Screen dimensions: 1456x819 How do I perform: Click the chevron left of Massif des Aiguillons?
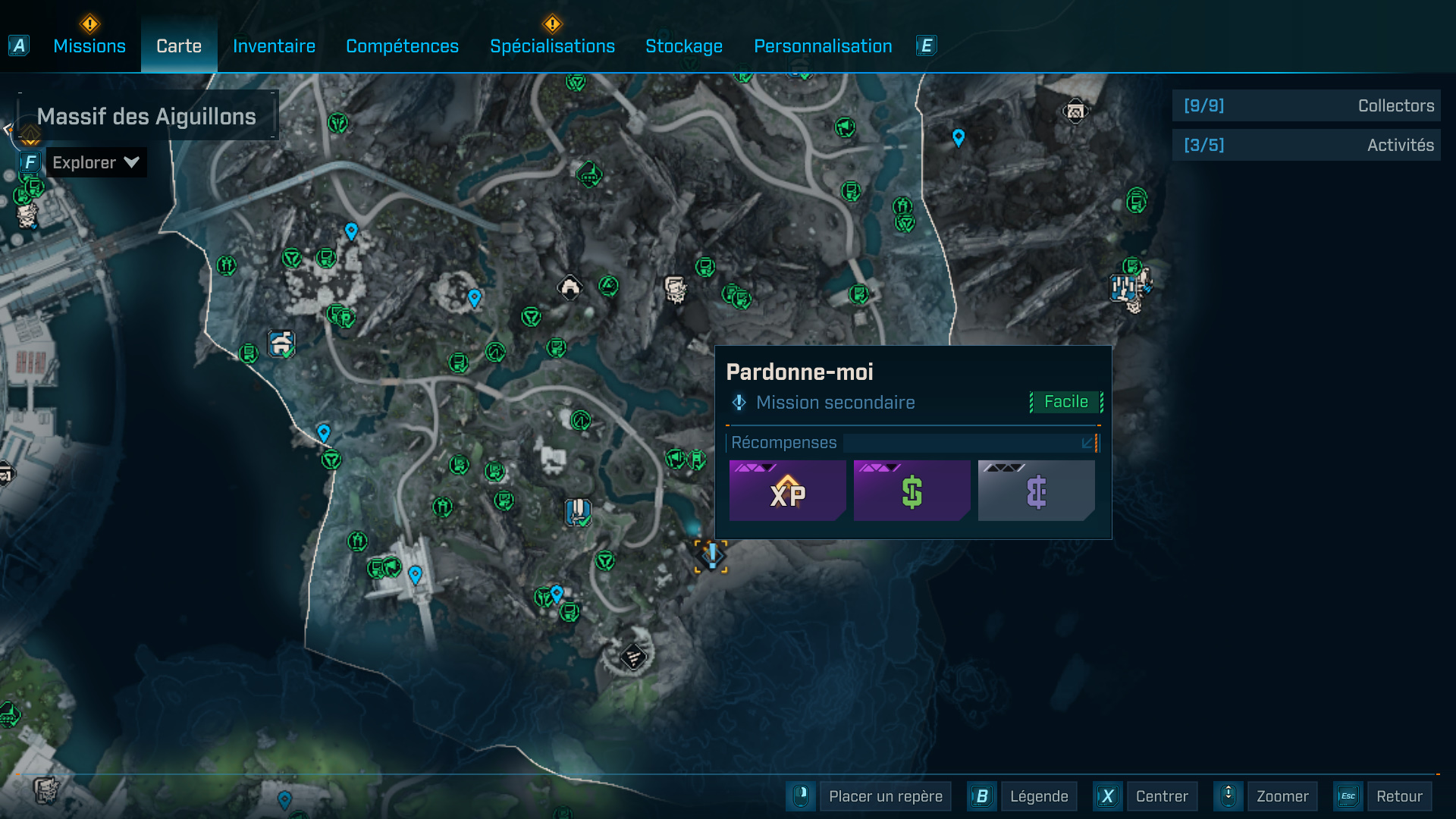click(x=8, y=127)
